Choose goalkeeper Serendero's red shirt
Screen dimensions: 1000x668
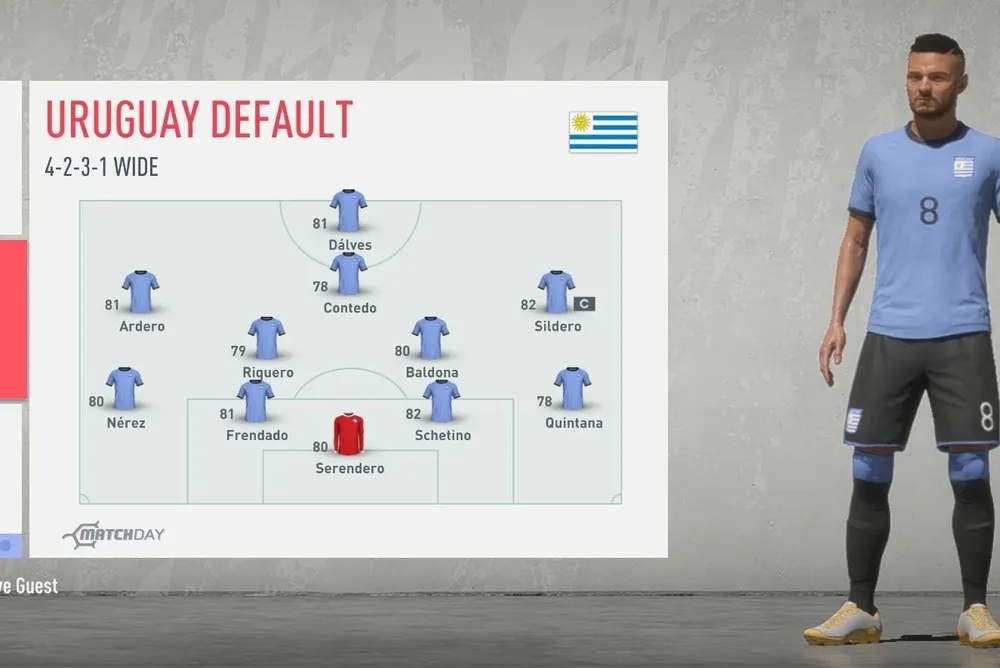(x=349, y=434)
